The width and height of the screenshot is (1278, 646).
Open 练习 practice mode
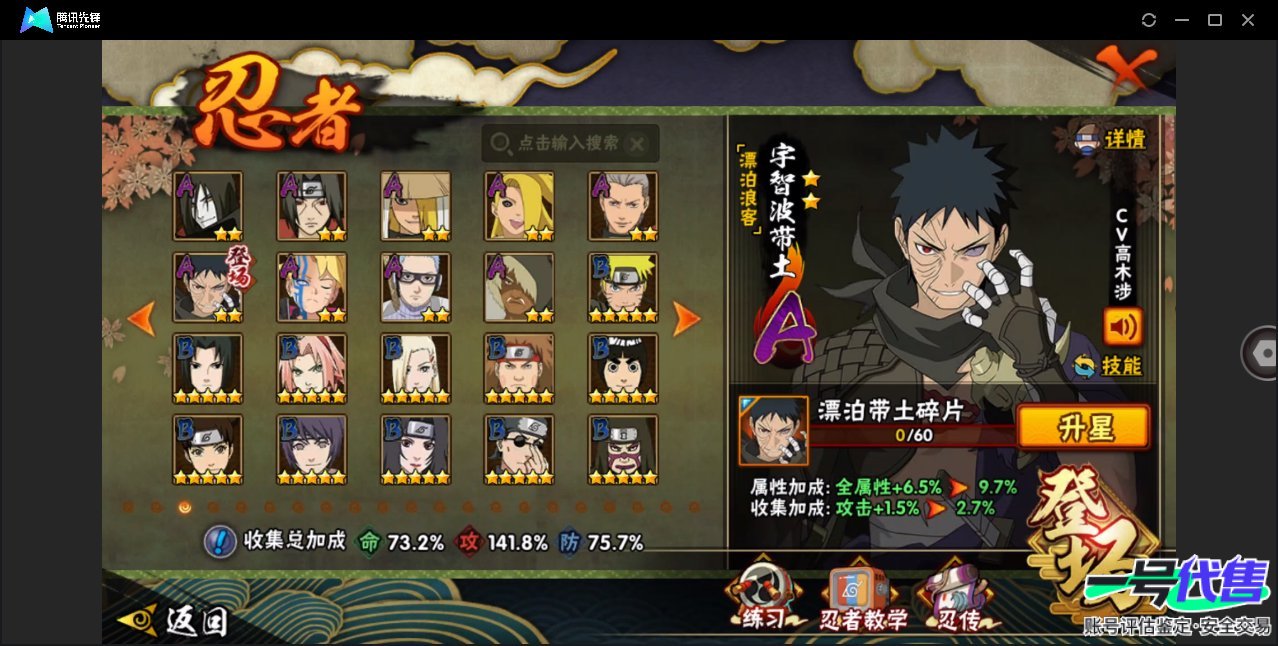click(x=763, y=598)
